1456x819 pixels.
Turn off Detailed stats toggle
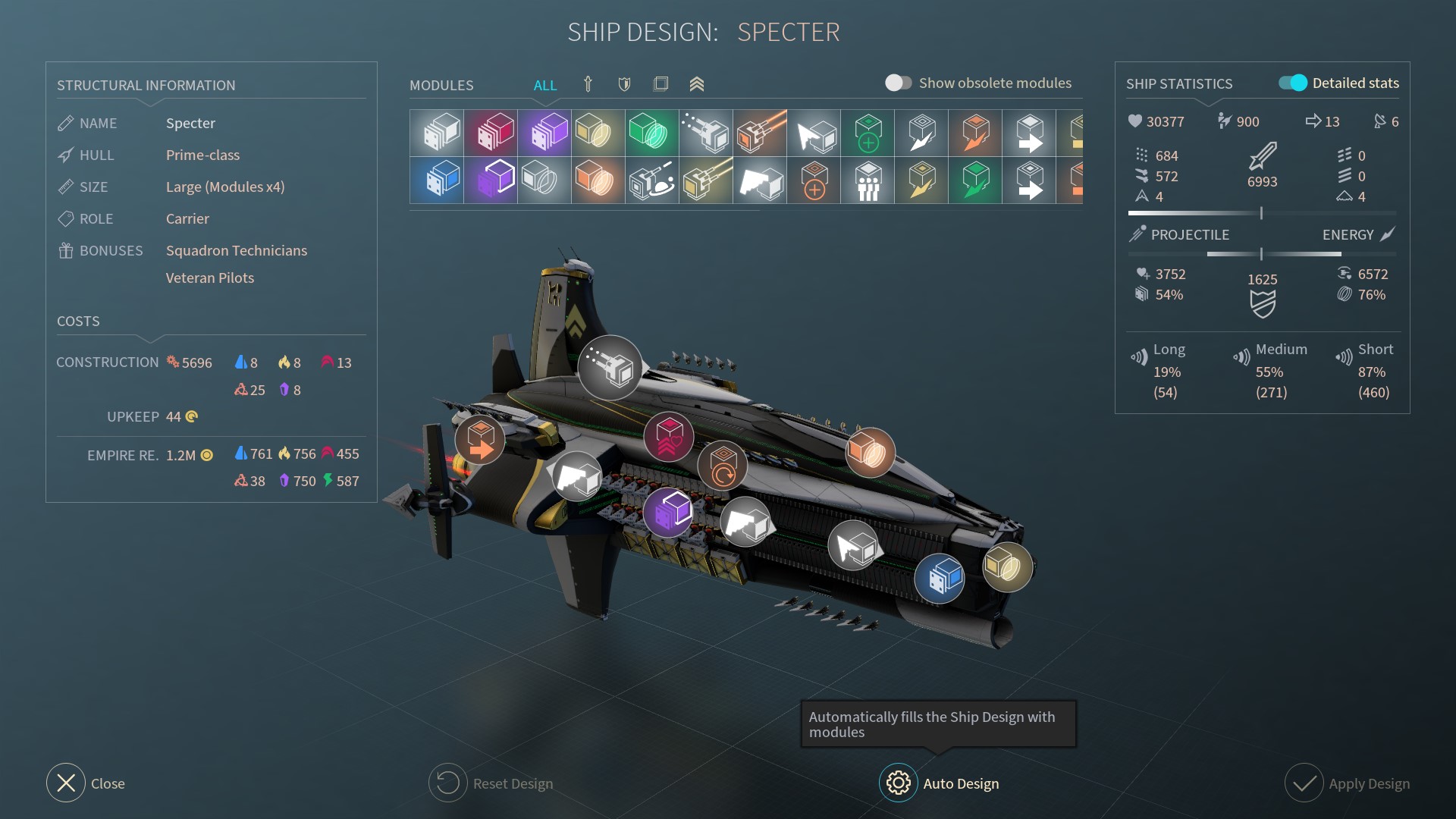pos(1293,83)
